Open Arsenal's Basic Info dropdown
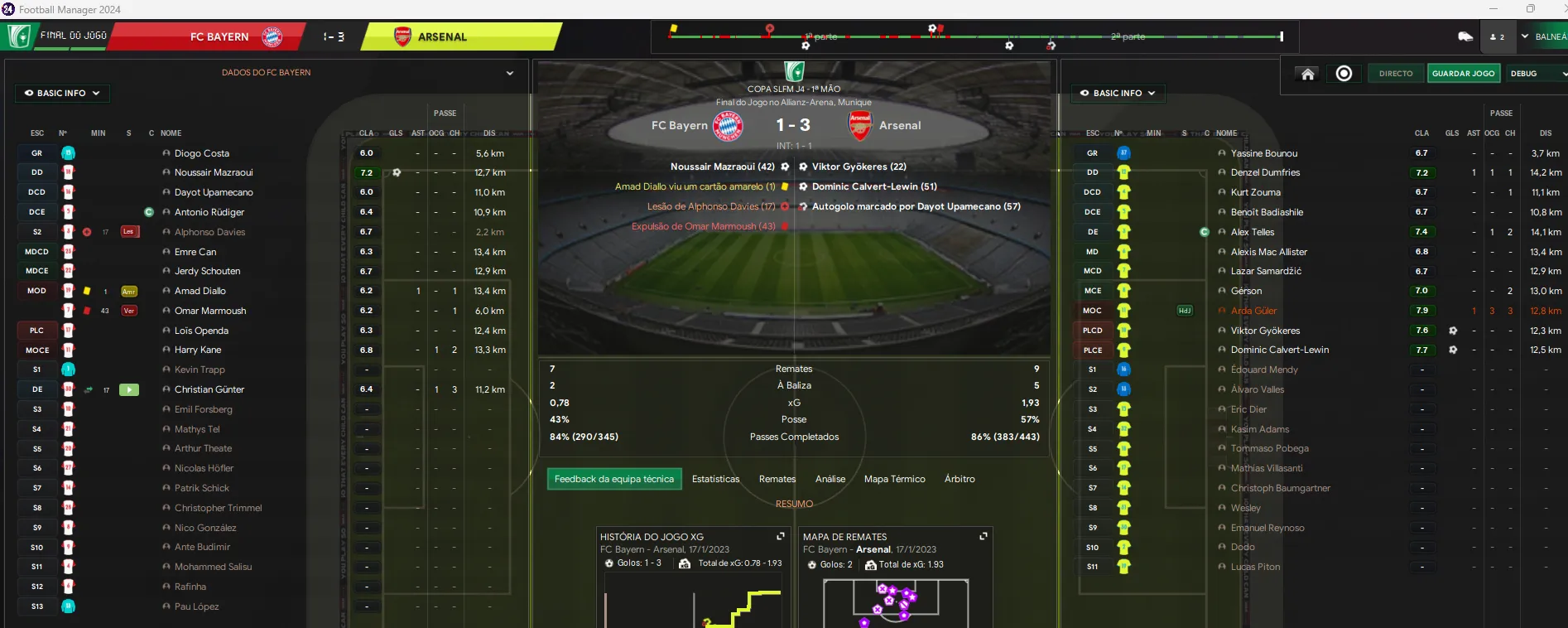1568x628 pixels. click(x=1118, y=94)
